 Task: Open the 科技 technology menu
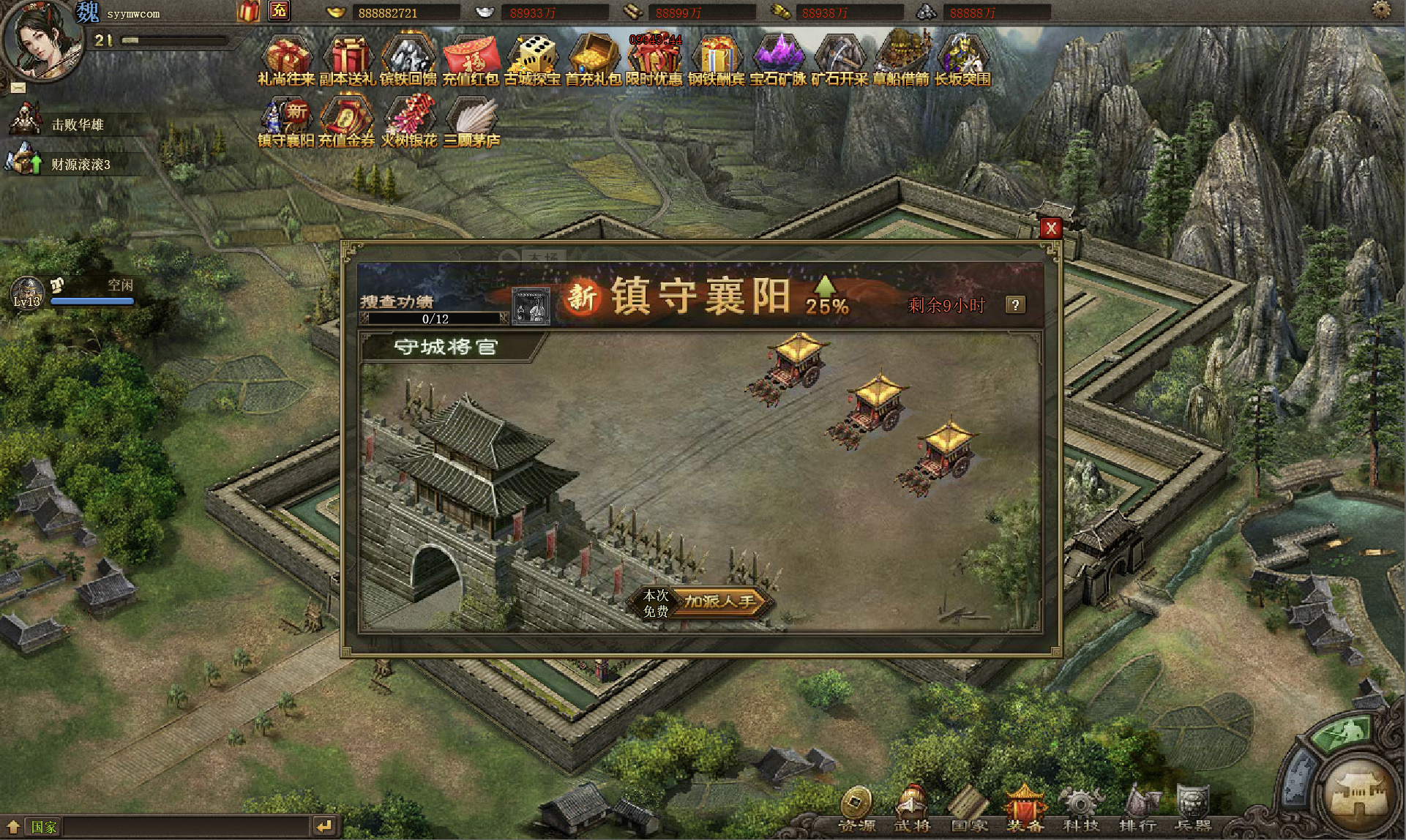point(1081,809)
